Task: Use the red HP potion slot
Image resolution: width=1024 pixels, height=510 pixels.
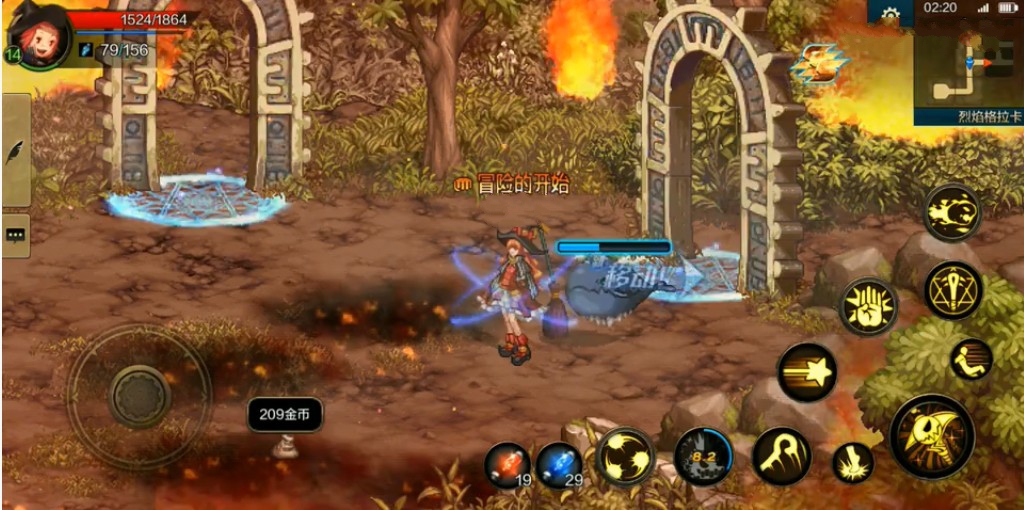Action: pyautogui.click(x=507, y=465)
